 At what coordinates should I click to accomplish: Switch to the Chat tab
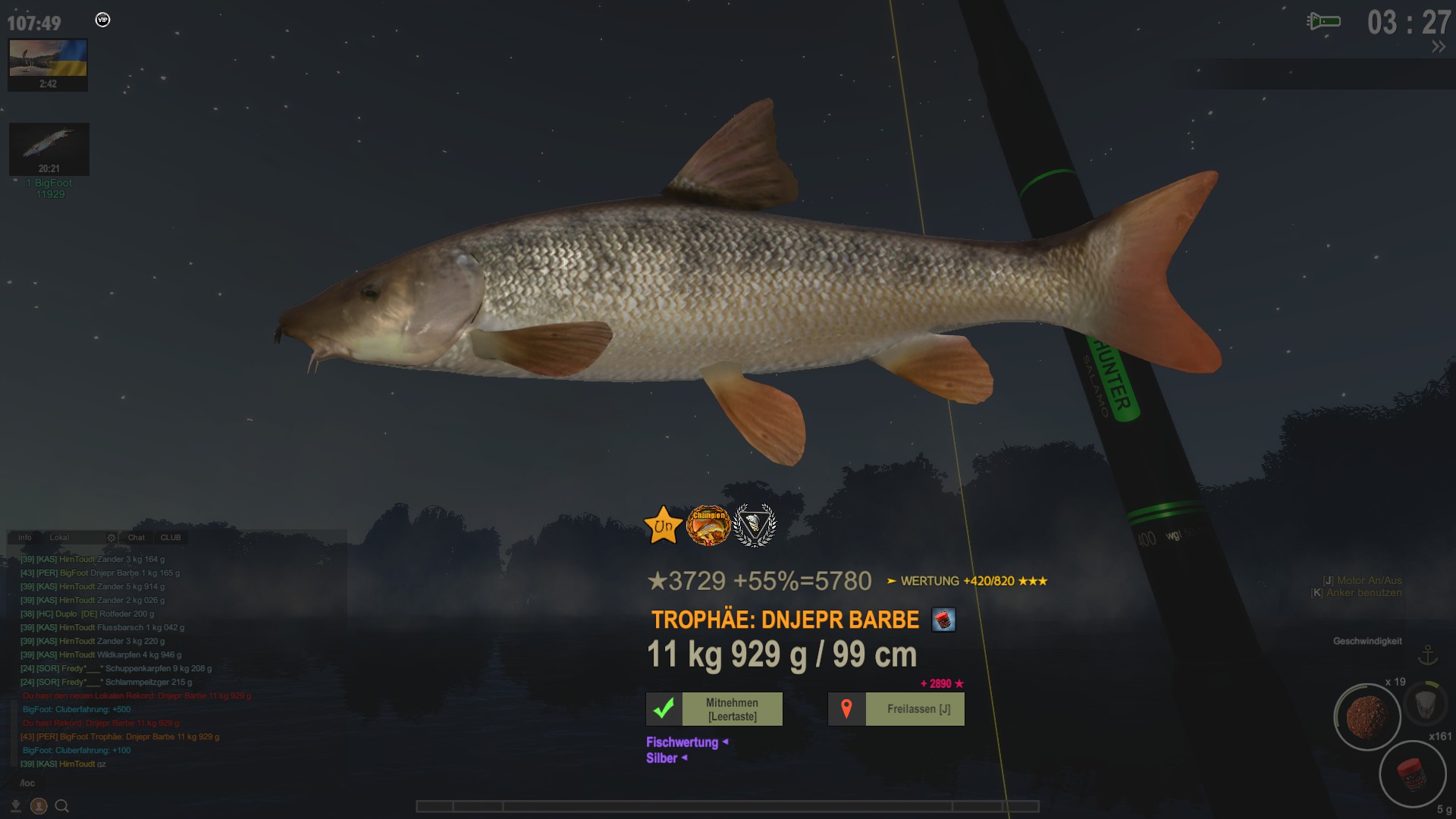136,538
